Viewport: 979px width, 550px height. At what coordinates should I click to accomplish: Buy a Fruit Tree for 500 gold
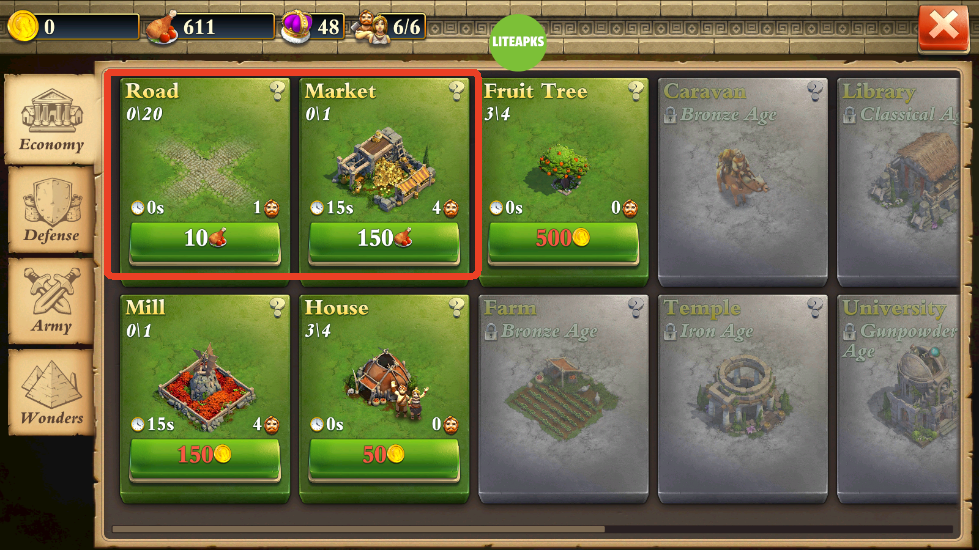click(x=562, y=241)
